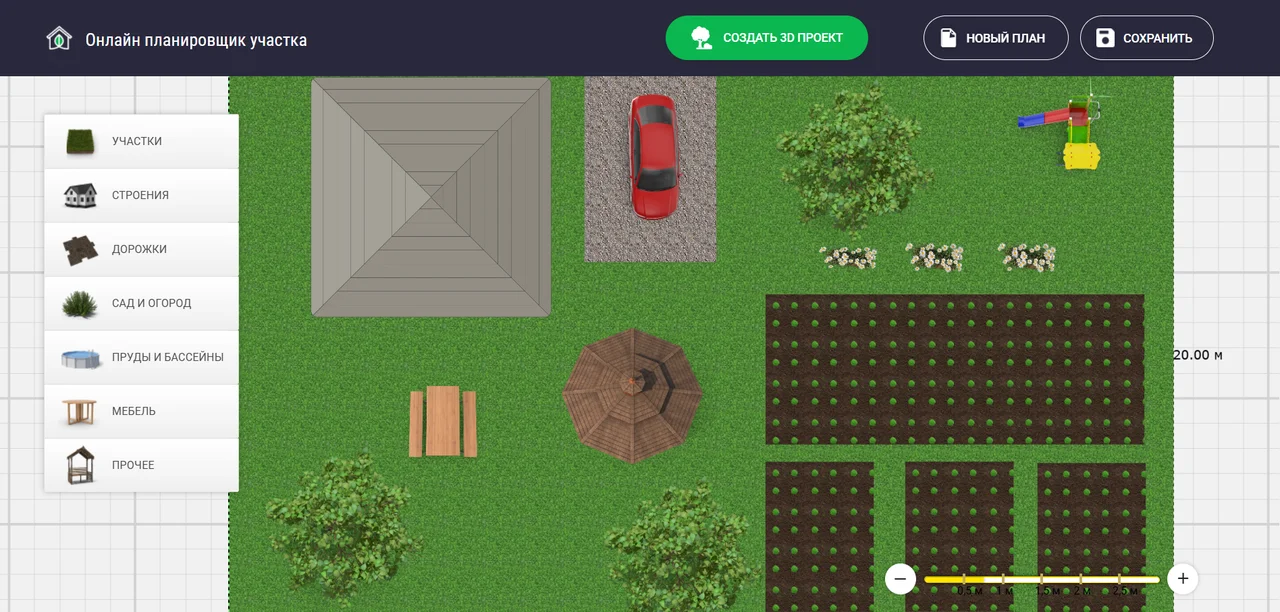The image size is (1280, 612).
Task: Select the Дорожки category
Action: 141,249
